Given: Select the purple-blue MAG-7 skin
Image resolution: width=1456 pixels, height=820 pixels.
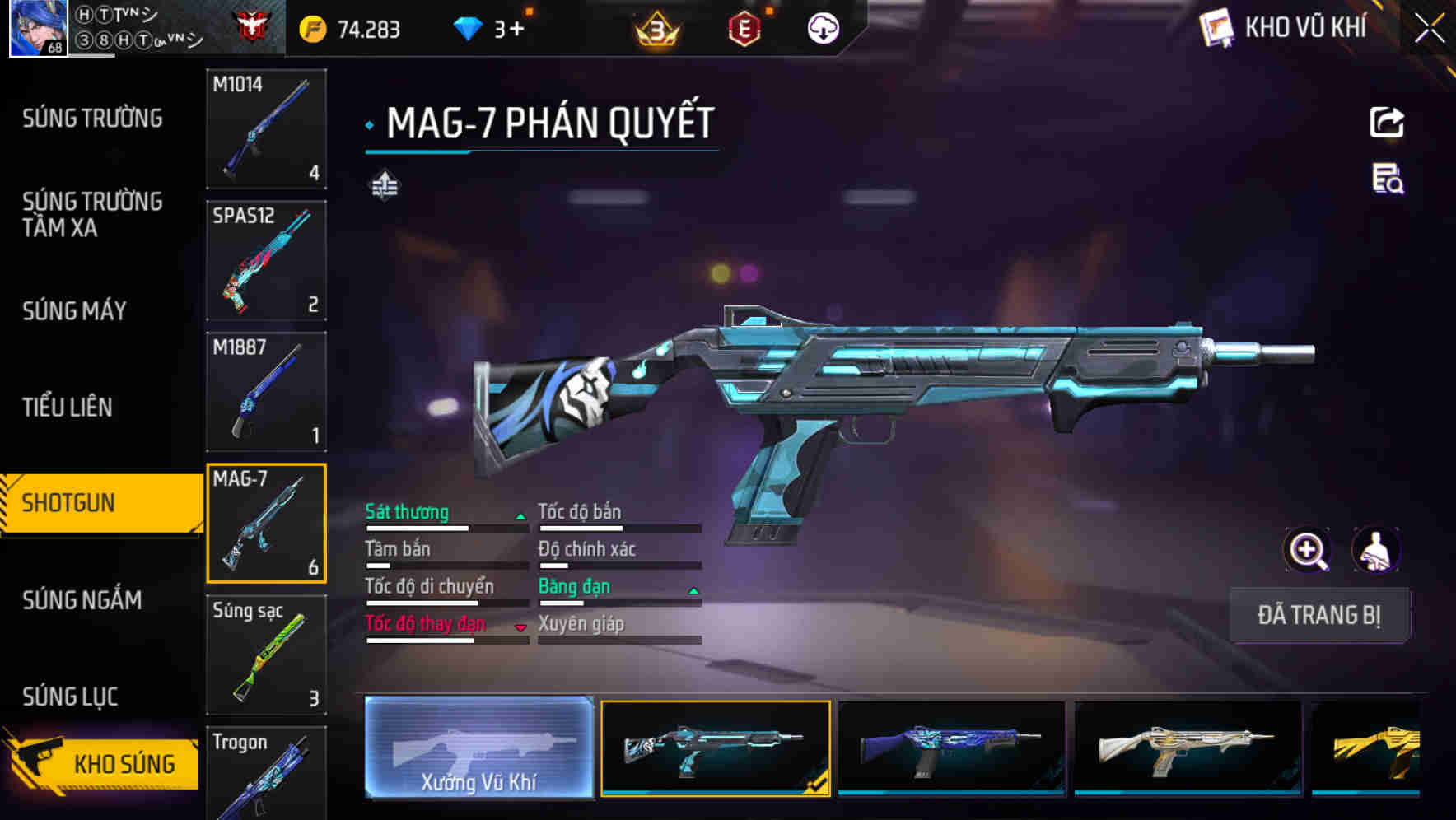Looking at the screenshot, I should (951, 748).
